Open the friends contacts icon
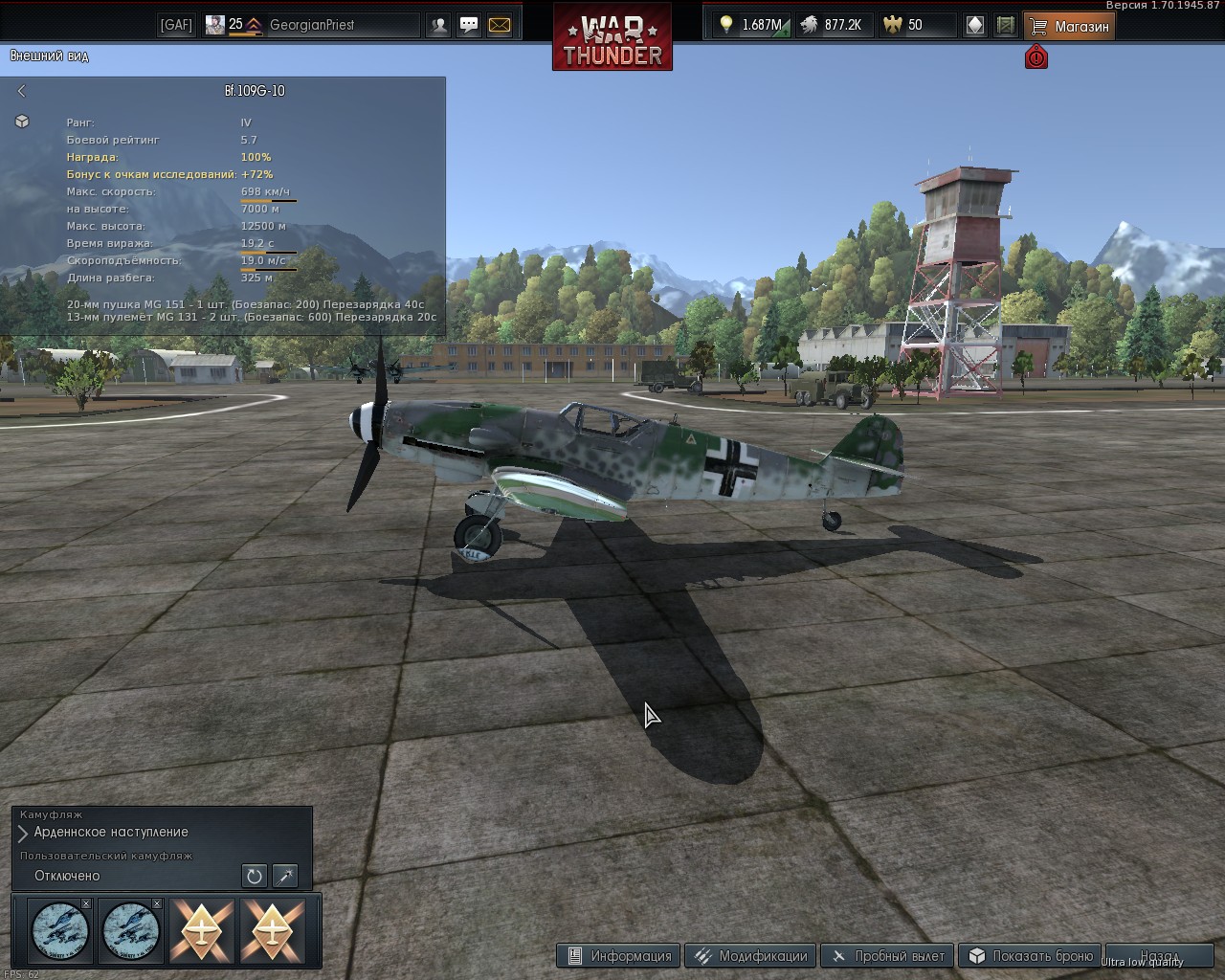The width and height of the screenshot is (1225, 980). (x=438, y=25)
